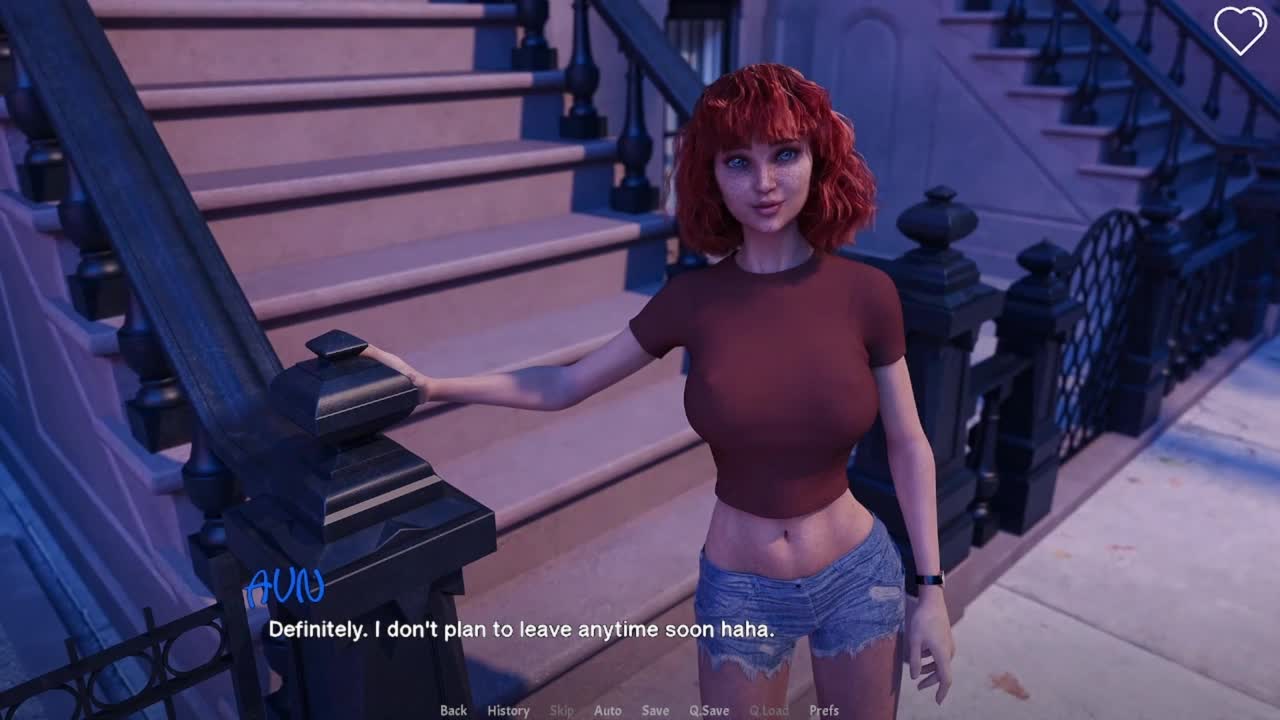Image resolution: width=1280 pixels, height=720 pixels.
Task: Open the Prefs settings menu
Action: pyautogui.click(x=824, y=710)
